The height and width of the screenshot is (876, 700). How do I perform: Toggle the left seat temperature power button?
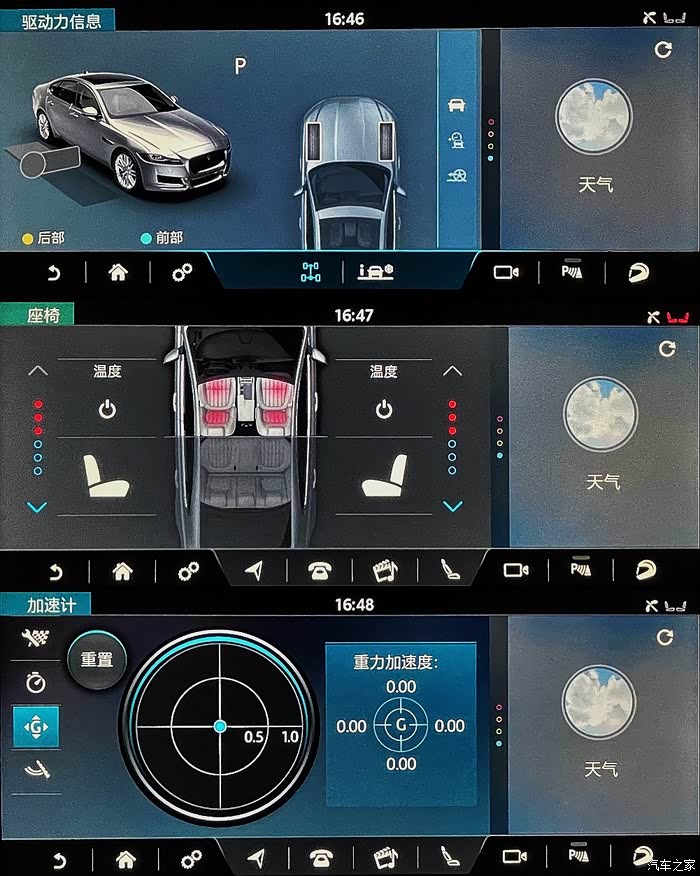(x=107, y=409)
